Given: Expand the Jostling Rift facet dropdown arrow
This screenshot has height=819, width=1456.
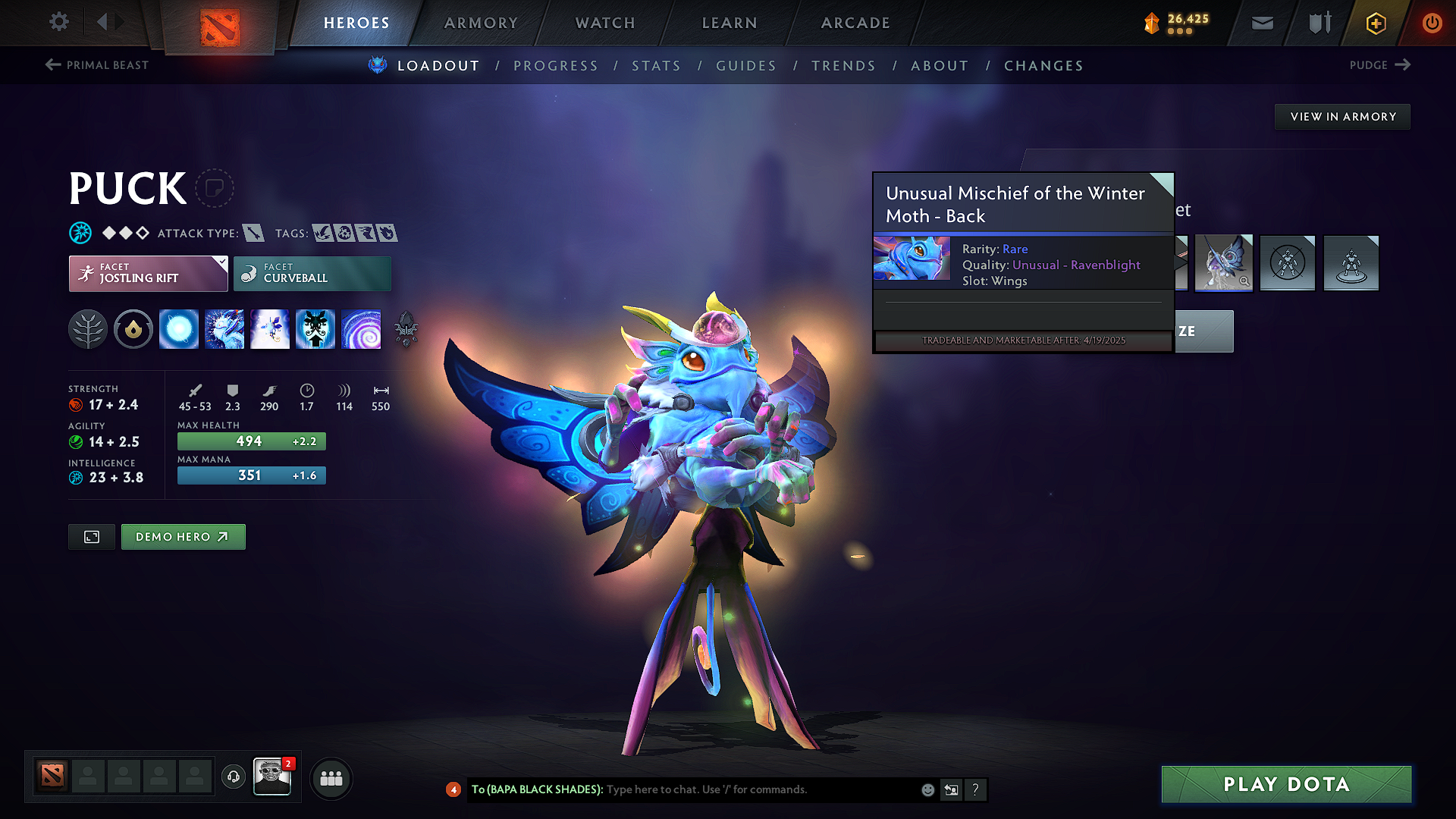Looking at the screenshot, I should point(221,262).
